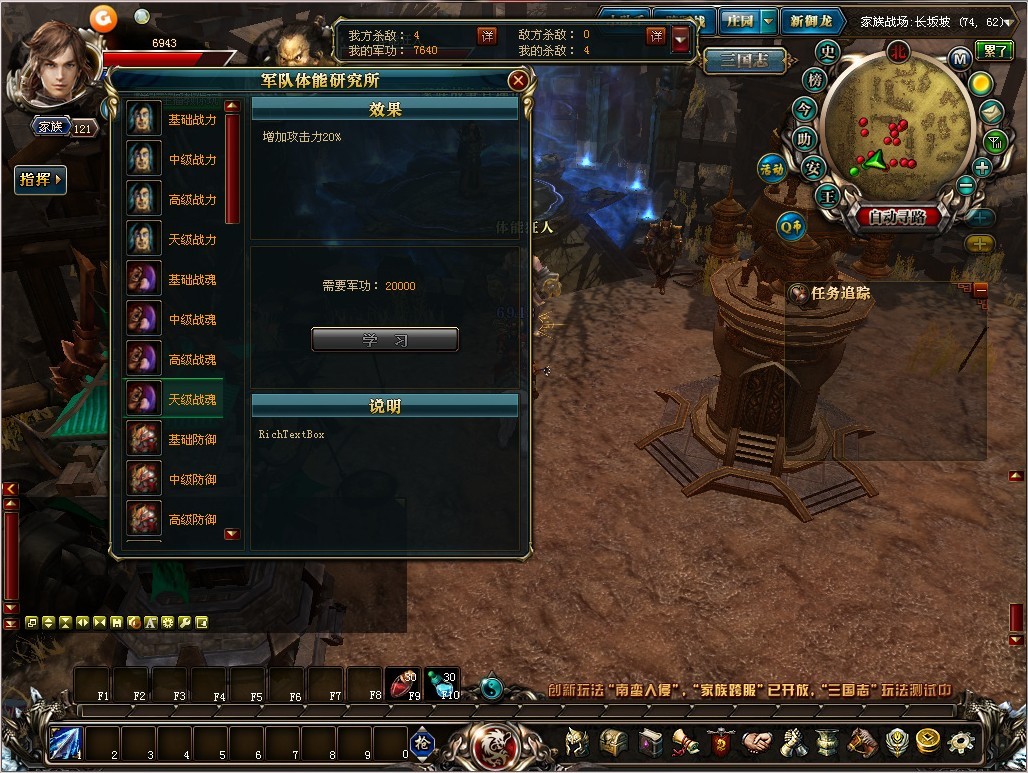The width and height of the screenshot is (1028, 773).
Task: Open the 活动 events icon
Action: point(772,169)
